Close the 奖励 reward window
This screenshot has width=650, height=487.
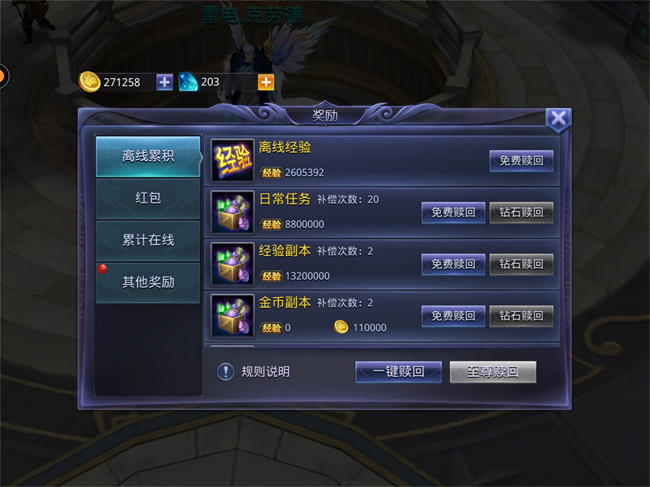point(558,119)
